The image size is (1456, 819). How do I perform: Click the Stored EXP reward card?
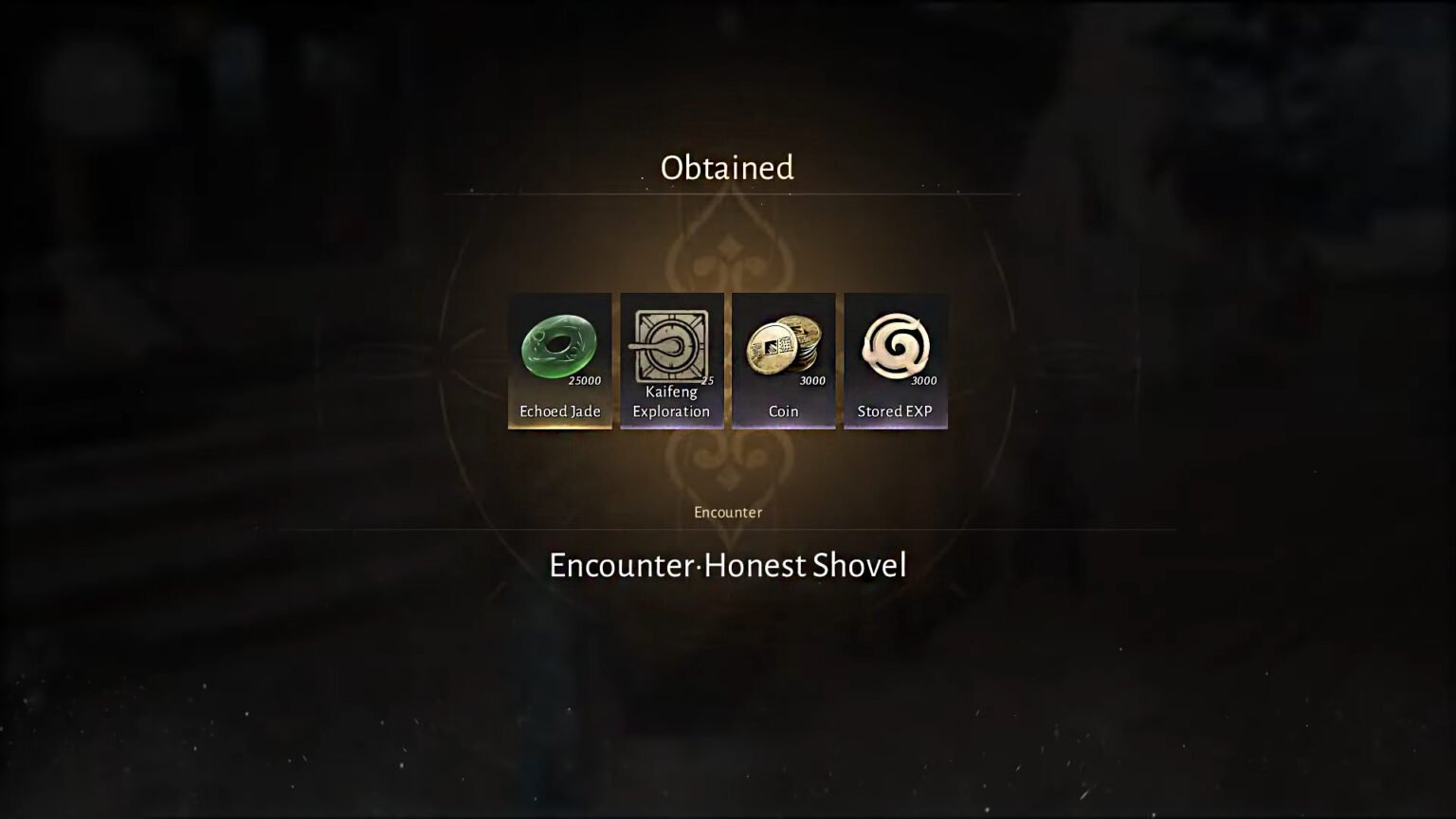895,360
